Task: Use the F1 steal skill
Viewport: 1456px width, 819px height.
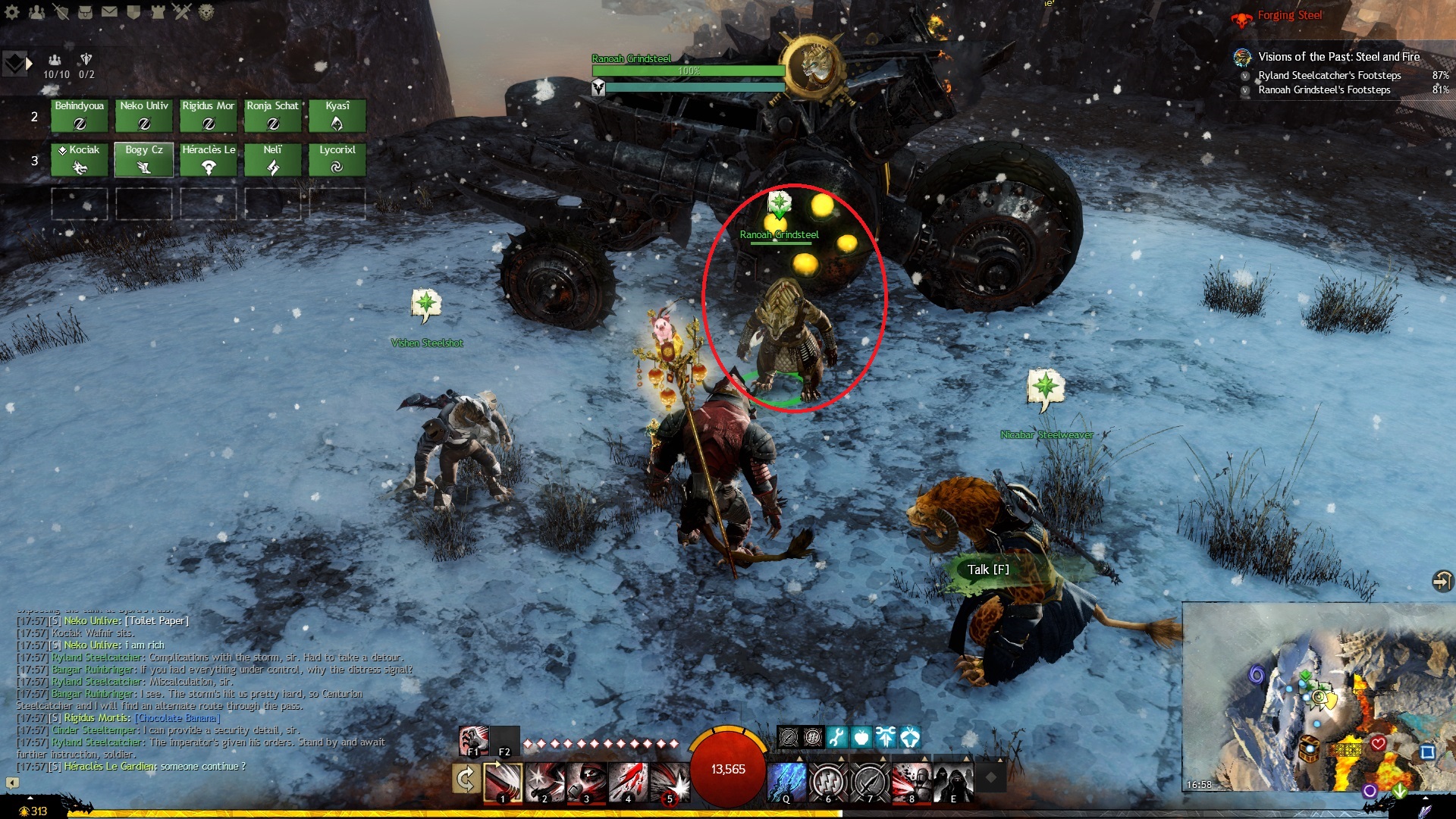Action: click(473, 740)
